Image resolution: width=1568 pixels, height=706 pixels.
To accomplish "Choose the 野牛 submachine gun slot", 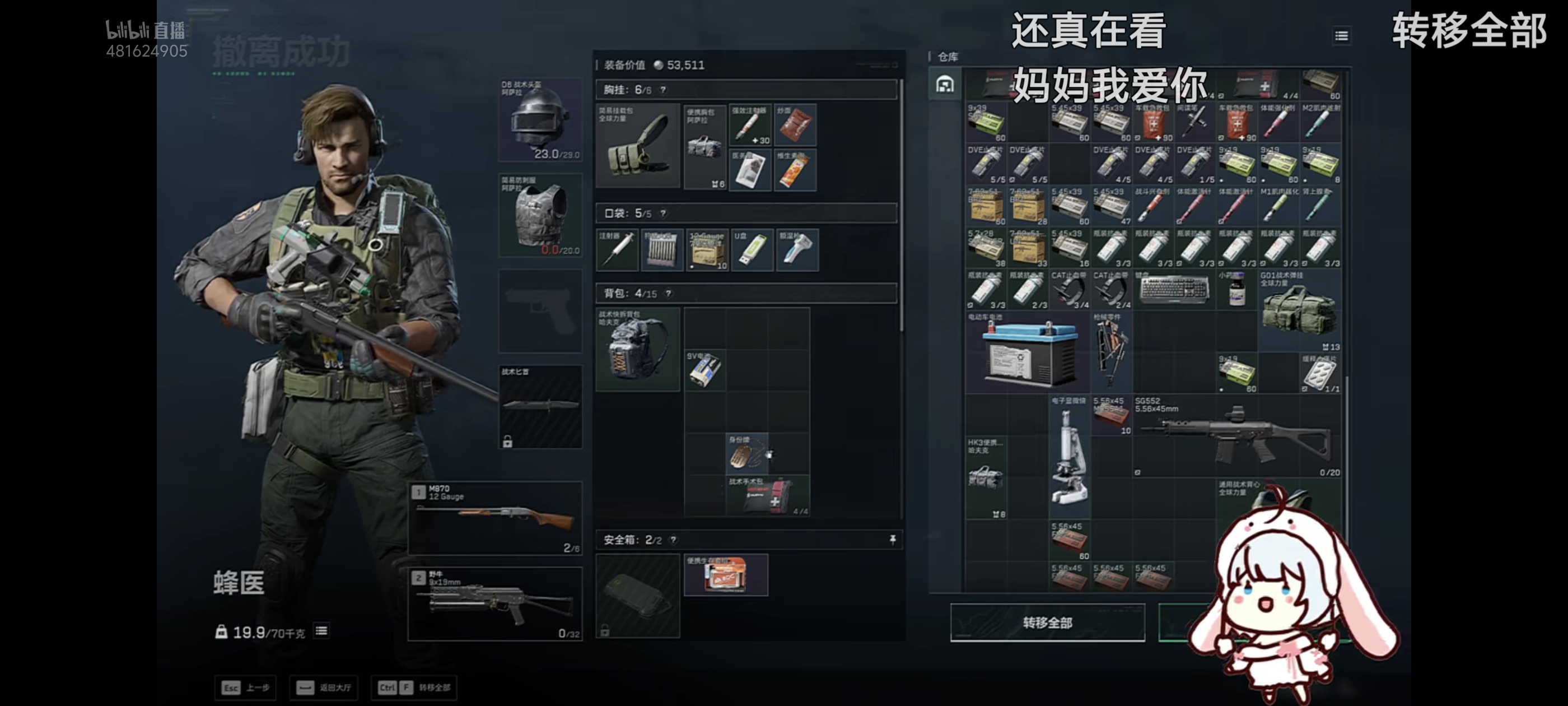I will (495, 603).
